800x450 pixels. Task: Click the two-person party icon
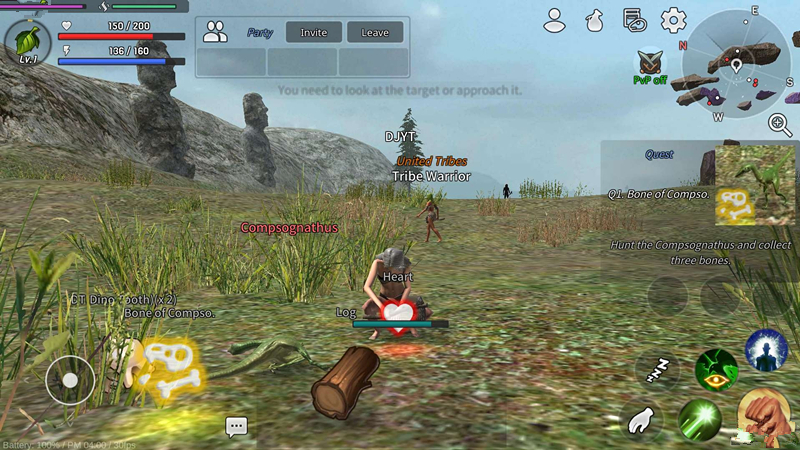pos(215,31)
